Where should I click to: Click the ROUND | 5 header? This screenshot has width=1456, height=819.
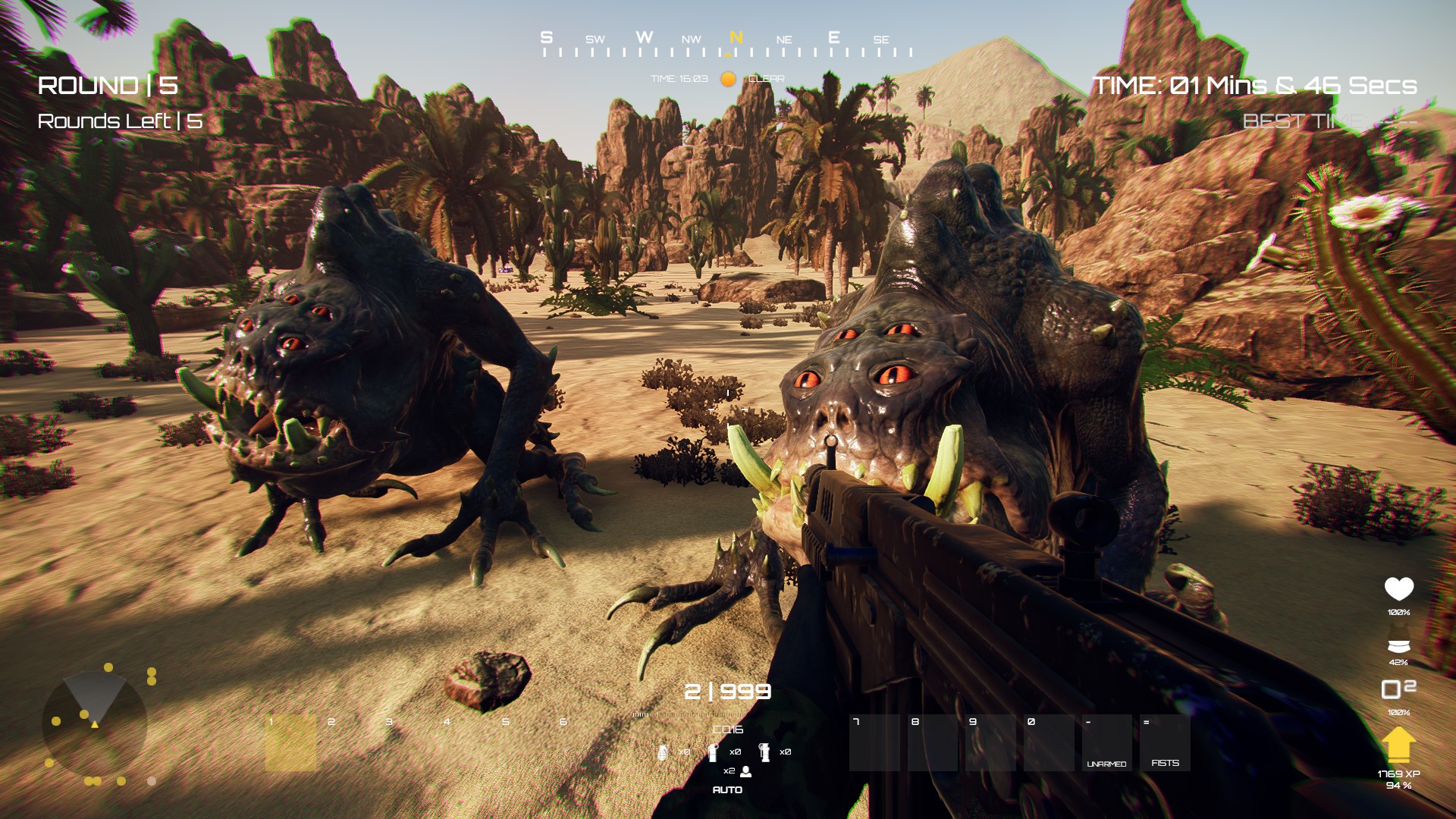click(107, 86)
